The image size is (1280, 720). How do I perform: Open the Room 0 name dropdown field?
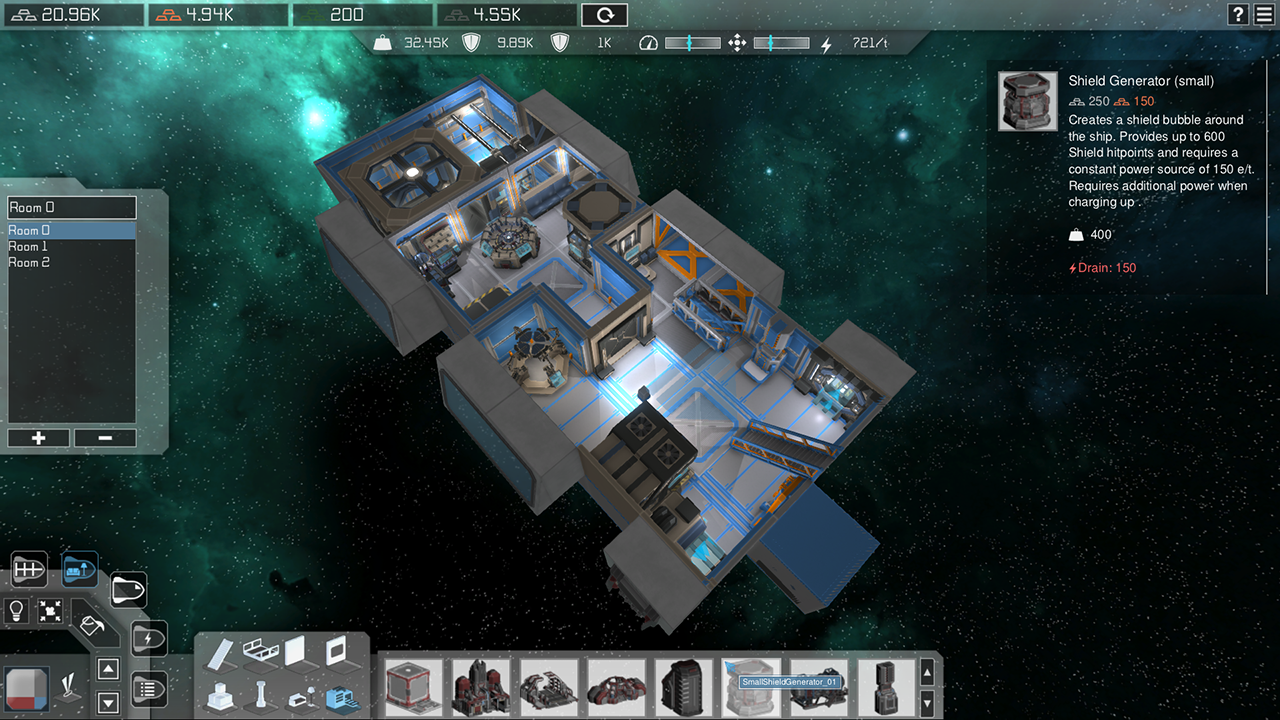tap(71, 207)
